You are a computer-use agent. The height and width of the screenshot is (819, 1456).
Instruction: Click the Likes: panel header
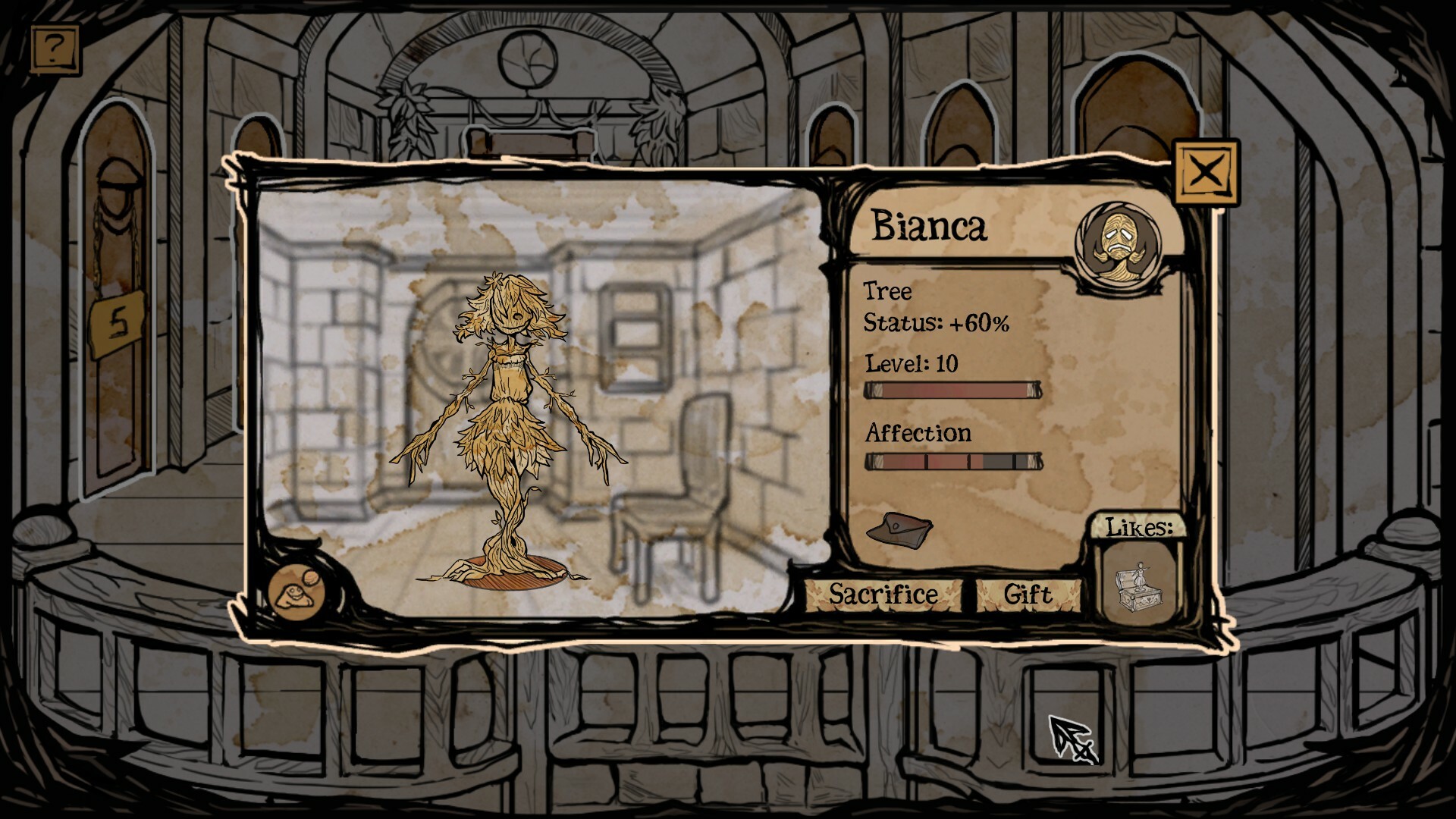click(x=1141, y=526)
